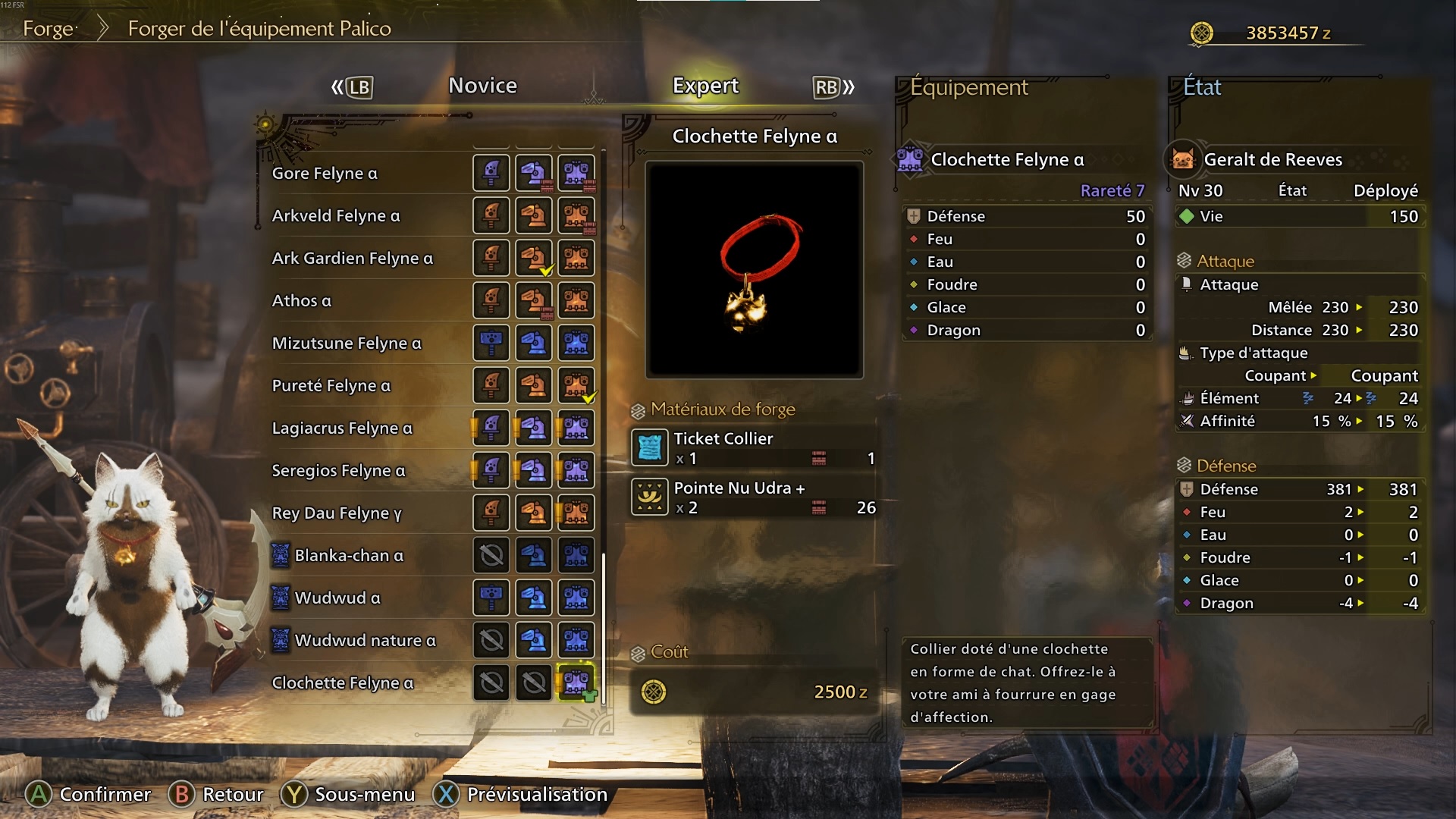The width and height of the screenshot is (1456, 819).
Task: Select Mizutsune Felyne α armor set
Action: (347, 344)
